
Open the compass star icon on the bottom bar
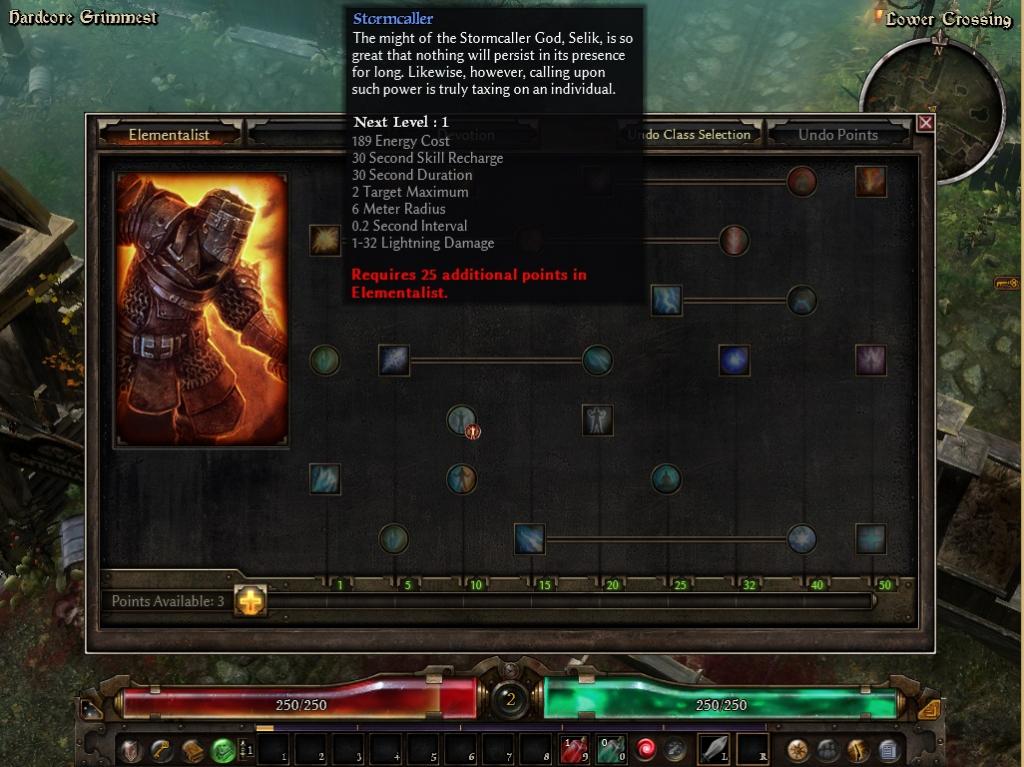798,749
